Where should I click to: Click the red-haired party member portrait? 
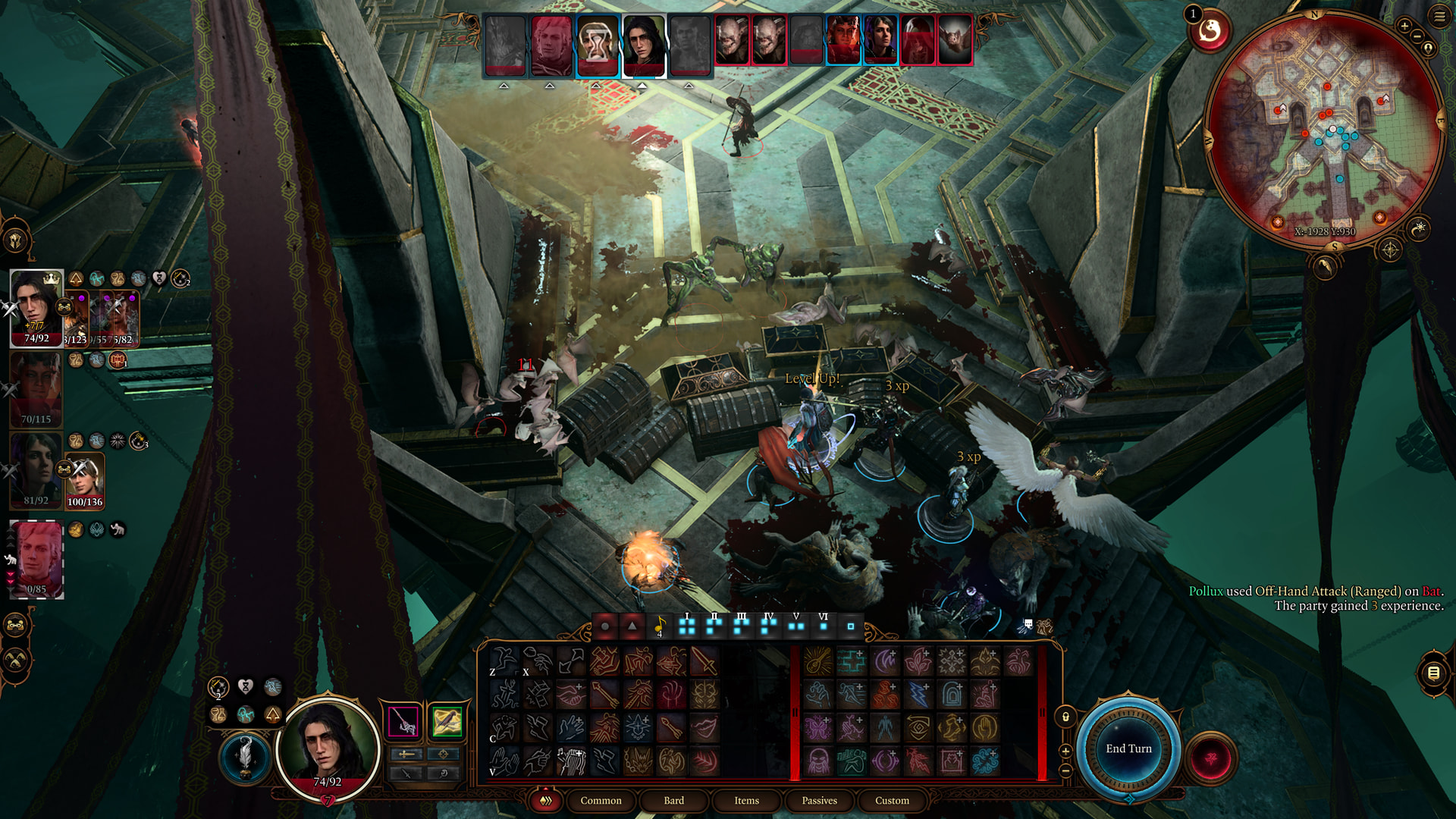(36, 559)
